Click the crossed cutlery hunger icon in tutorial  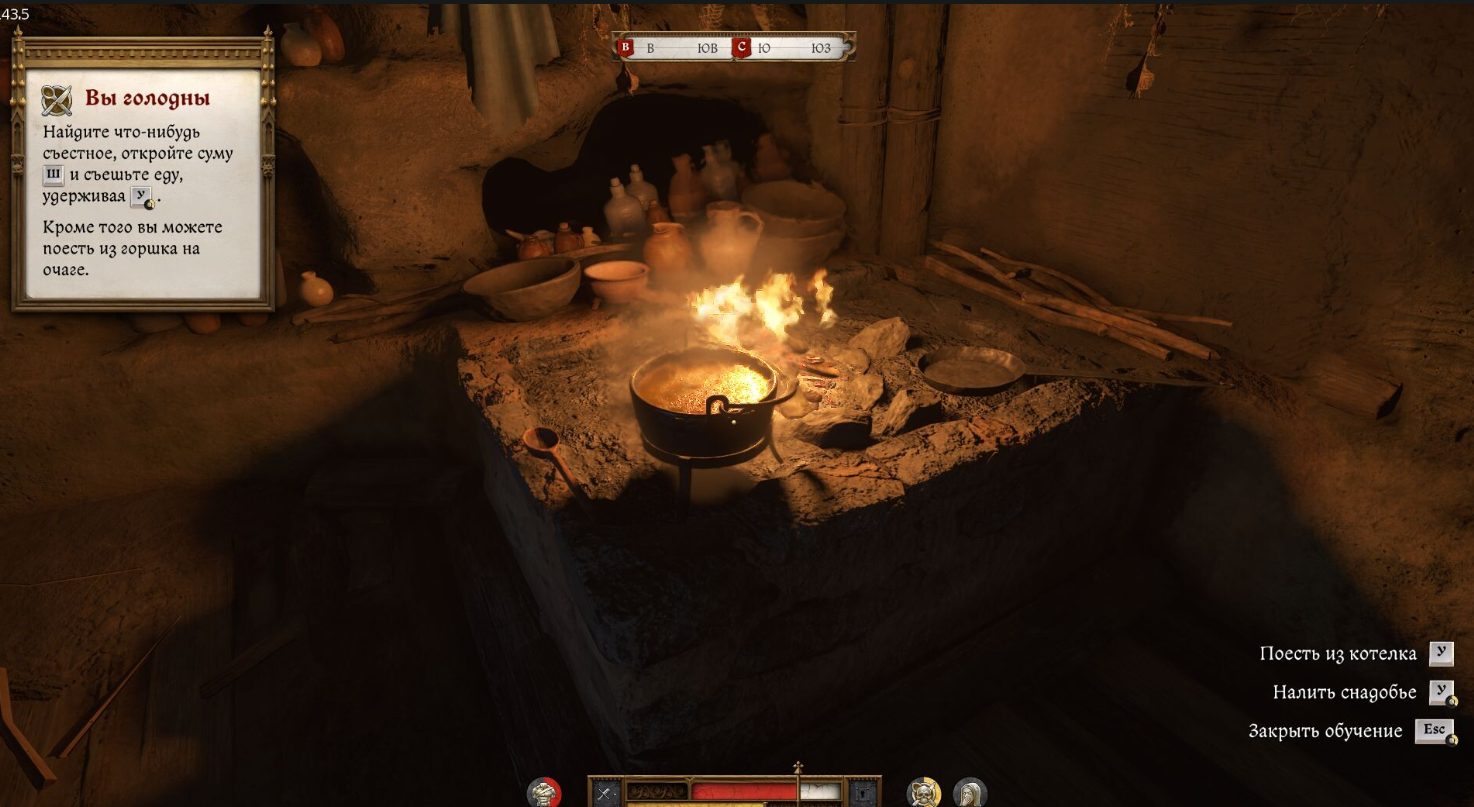click(57, 100)
